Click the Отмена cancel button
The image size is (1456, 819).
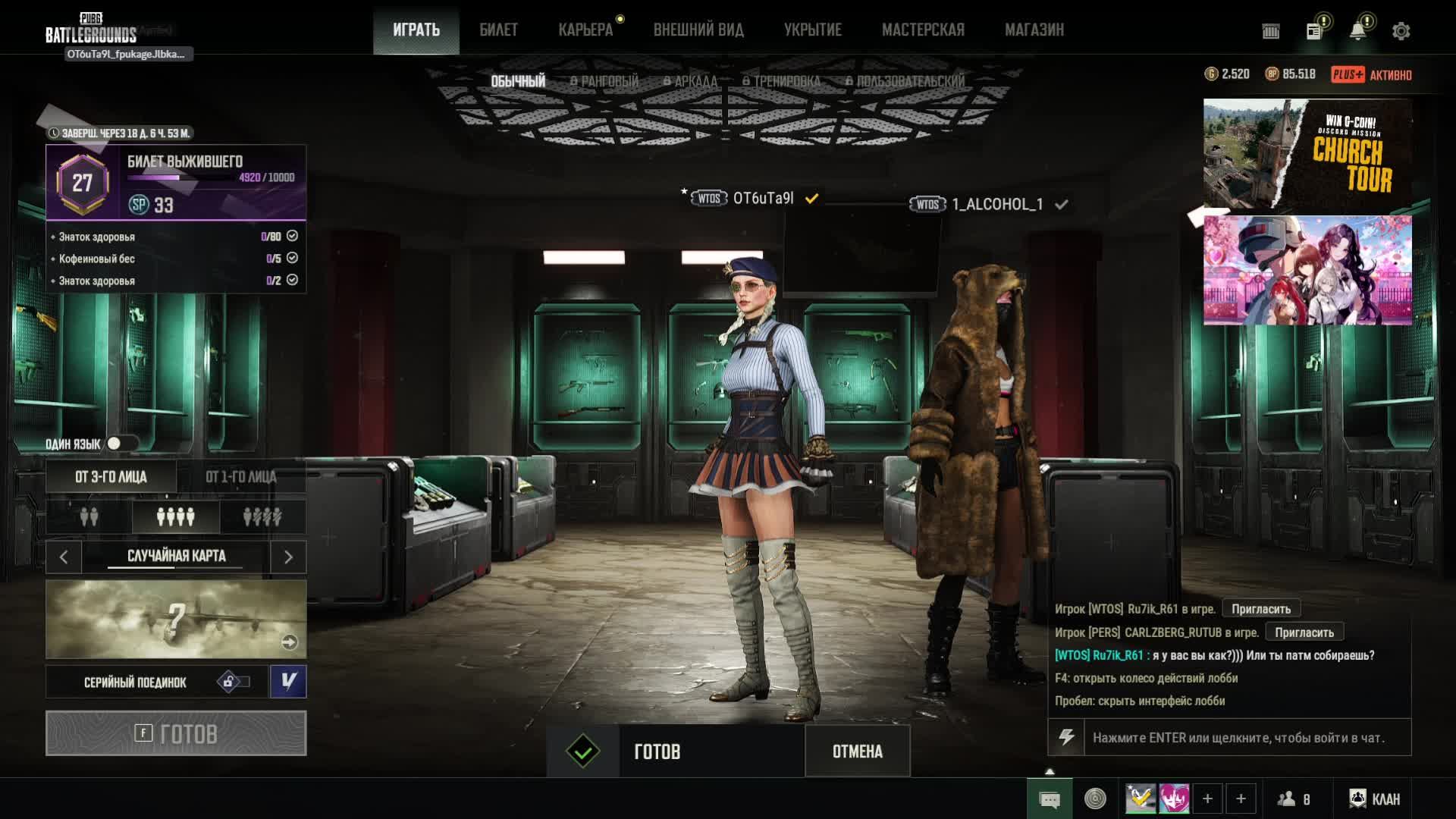[857, 752]
